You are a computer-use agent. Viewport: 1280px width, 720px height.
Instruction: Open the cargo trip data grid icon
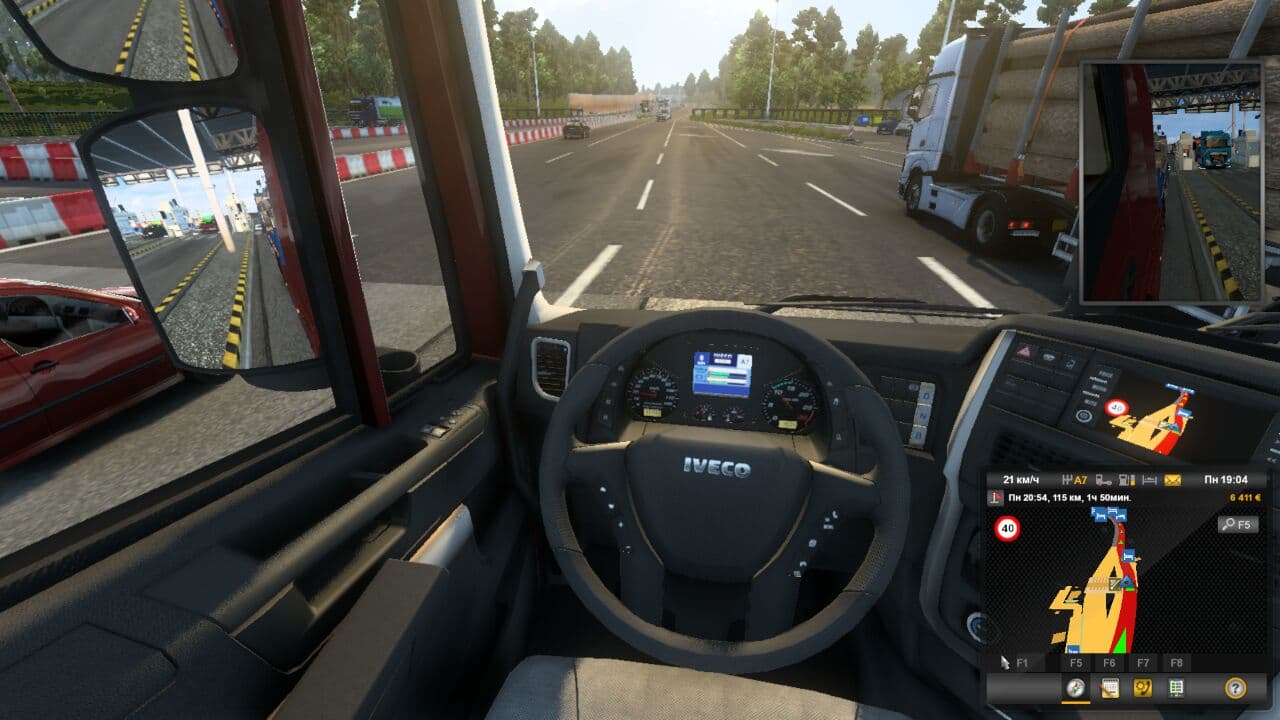click(x=1175, y=687)
